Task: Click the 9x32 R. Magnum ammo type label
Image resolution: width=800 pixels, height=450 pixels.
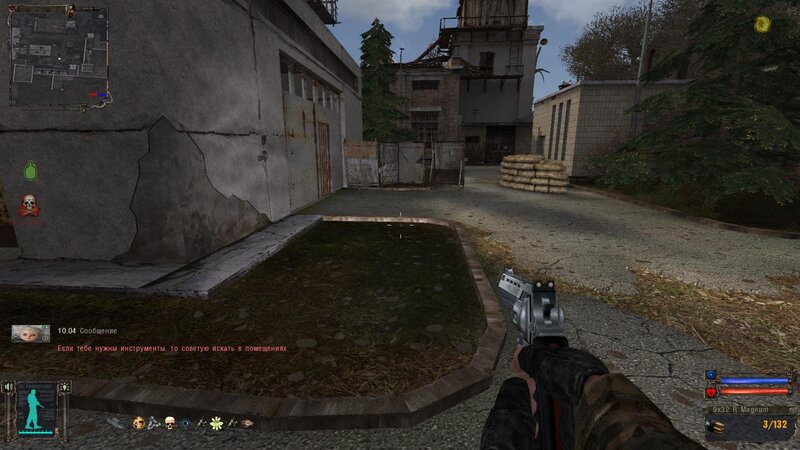Action: [738, 409]
